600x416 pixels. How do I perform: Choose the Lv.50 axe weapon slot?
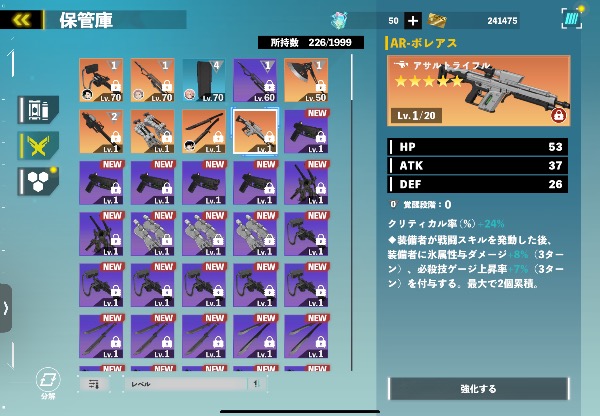pos(306,80)
